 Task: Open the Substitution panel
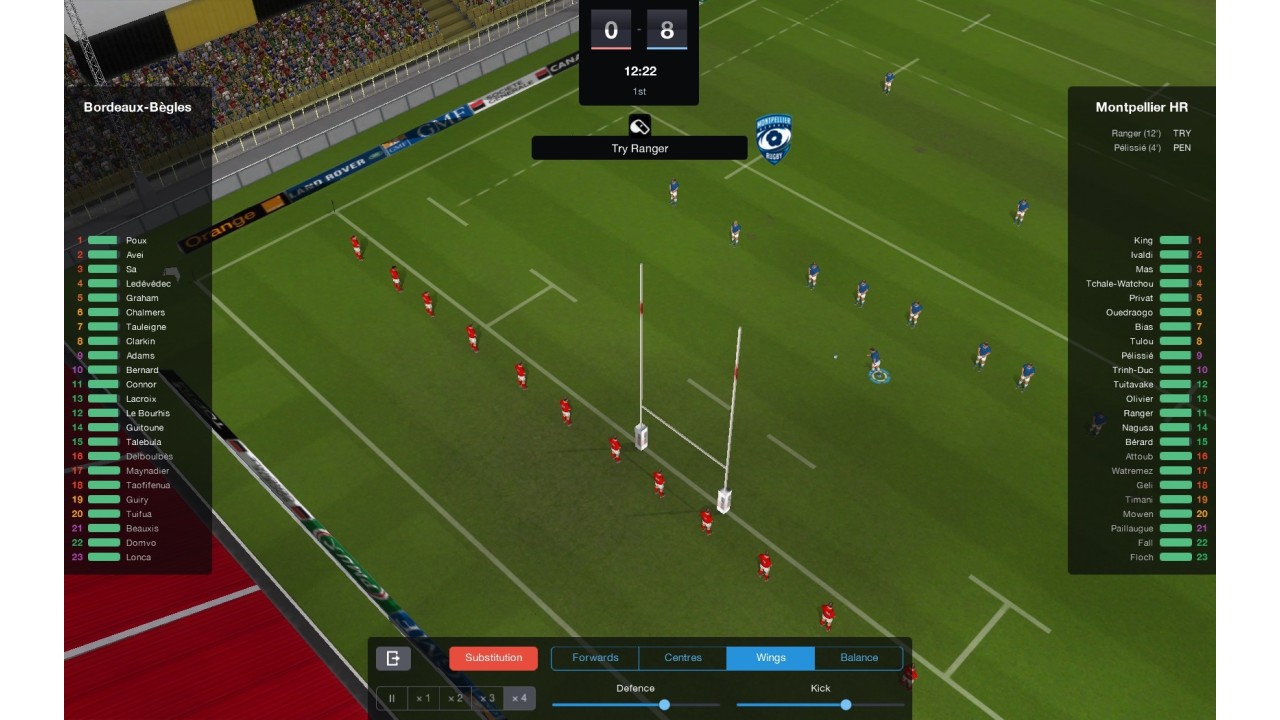tap(493, 658)
